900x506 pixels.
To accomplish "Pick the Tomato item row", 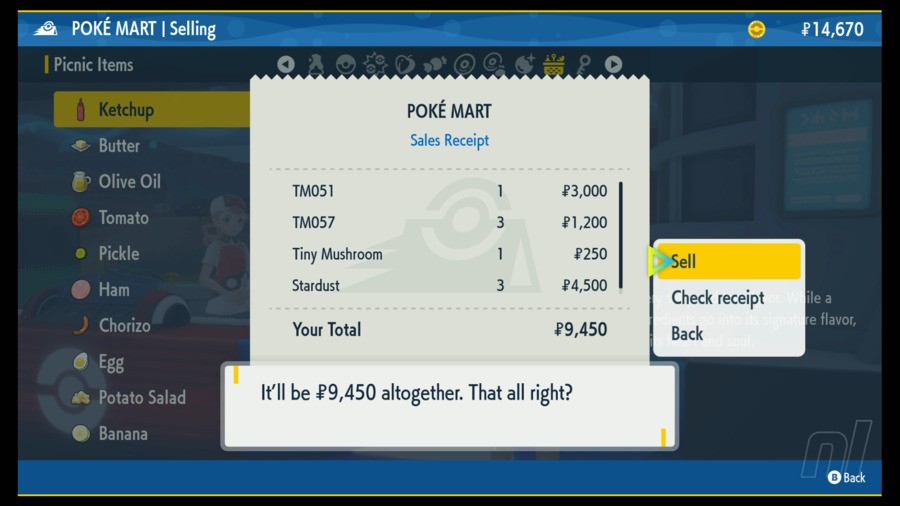I will coord(123,218).
